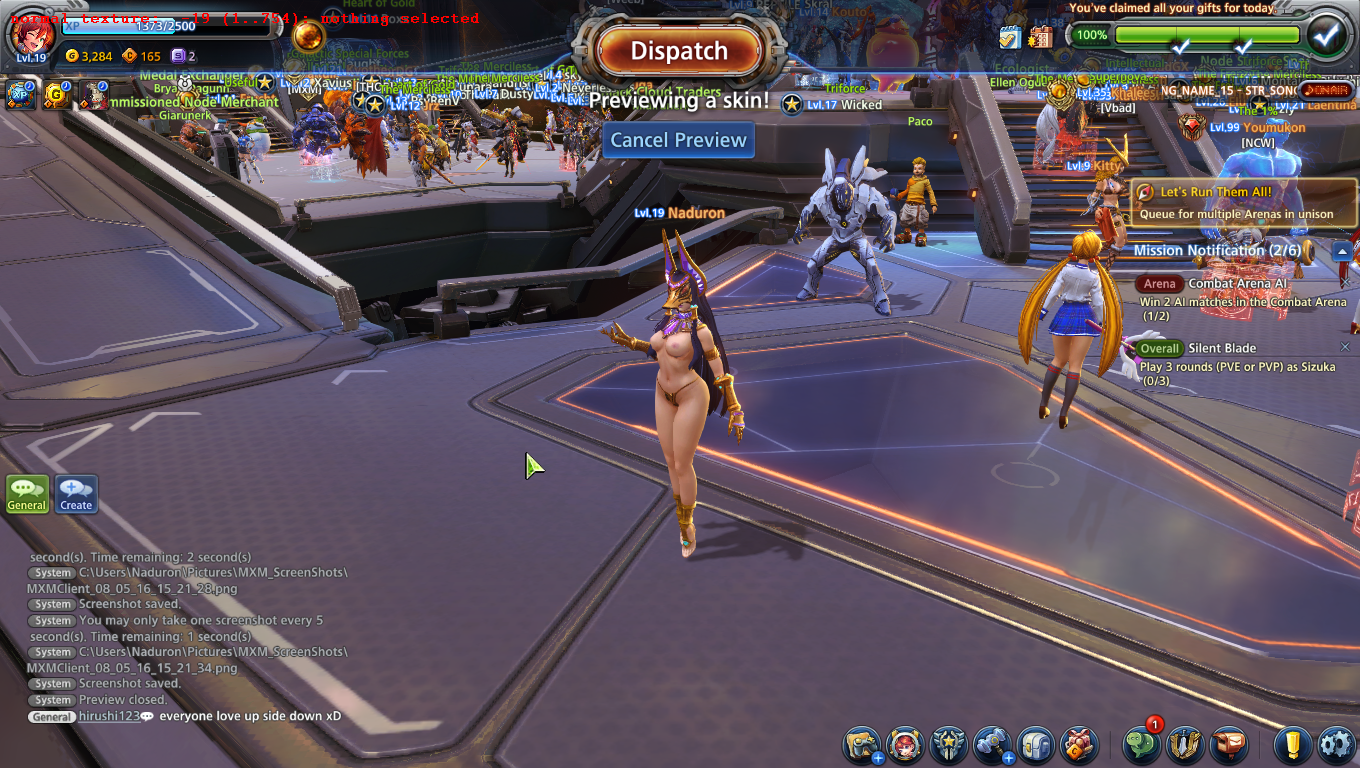Select the gold boost buff icon
The image size is (1360, 768).
click(57, 95)
